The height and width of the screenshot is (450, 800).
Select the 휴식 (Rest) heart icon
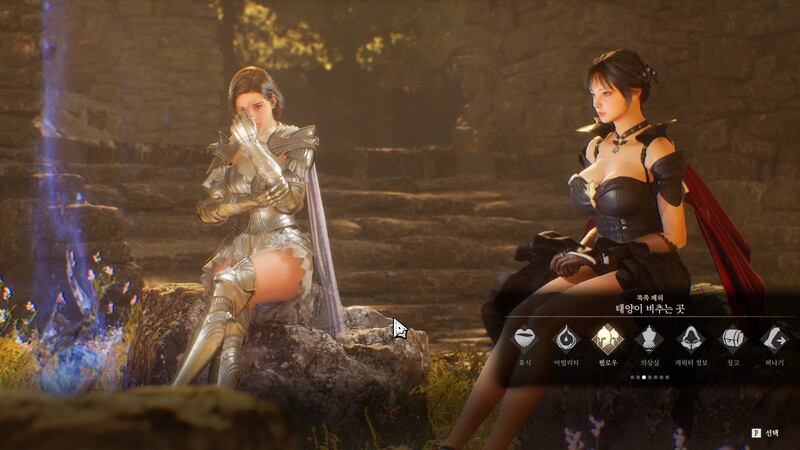tap(525, 338)
